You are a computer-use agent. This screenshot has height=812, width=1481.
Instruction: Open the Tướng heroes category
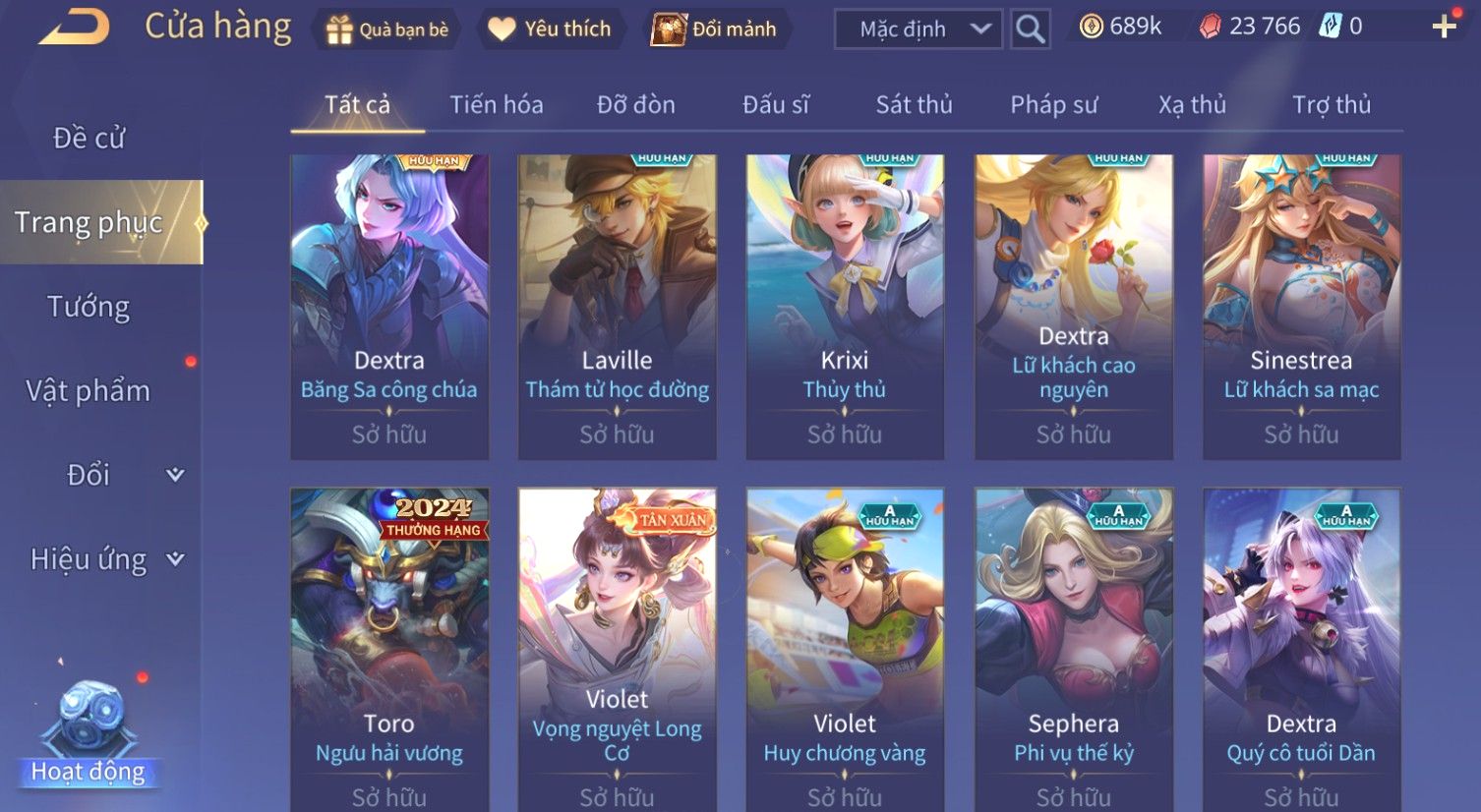89,307
